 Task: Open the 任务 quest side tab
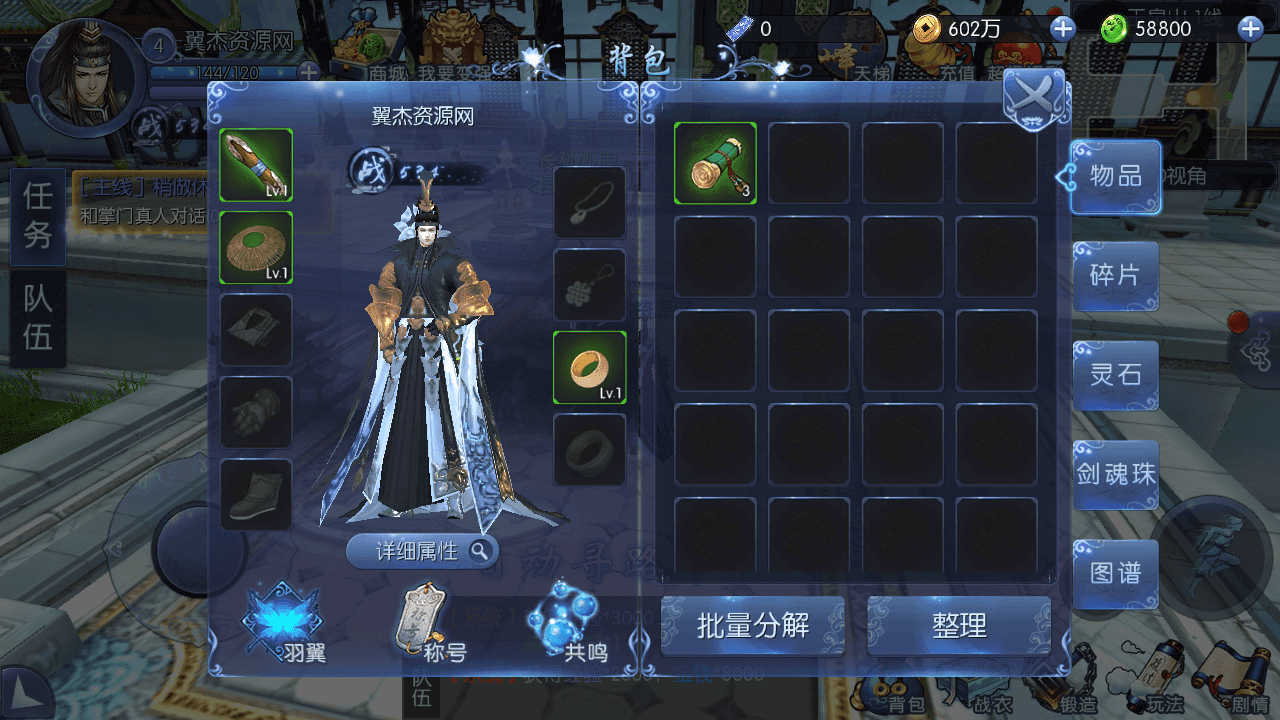tap(37, 215)
